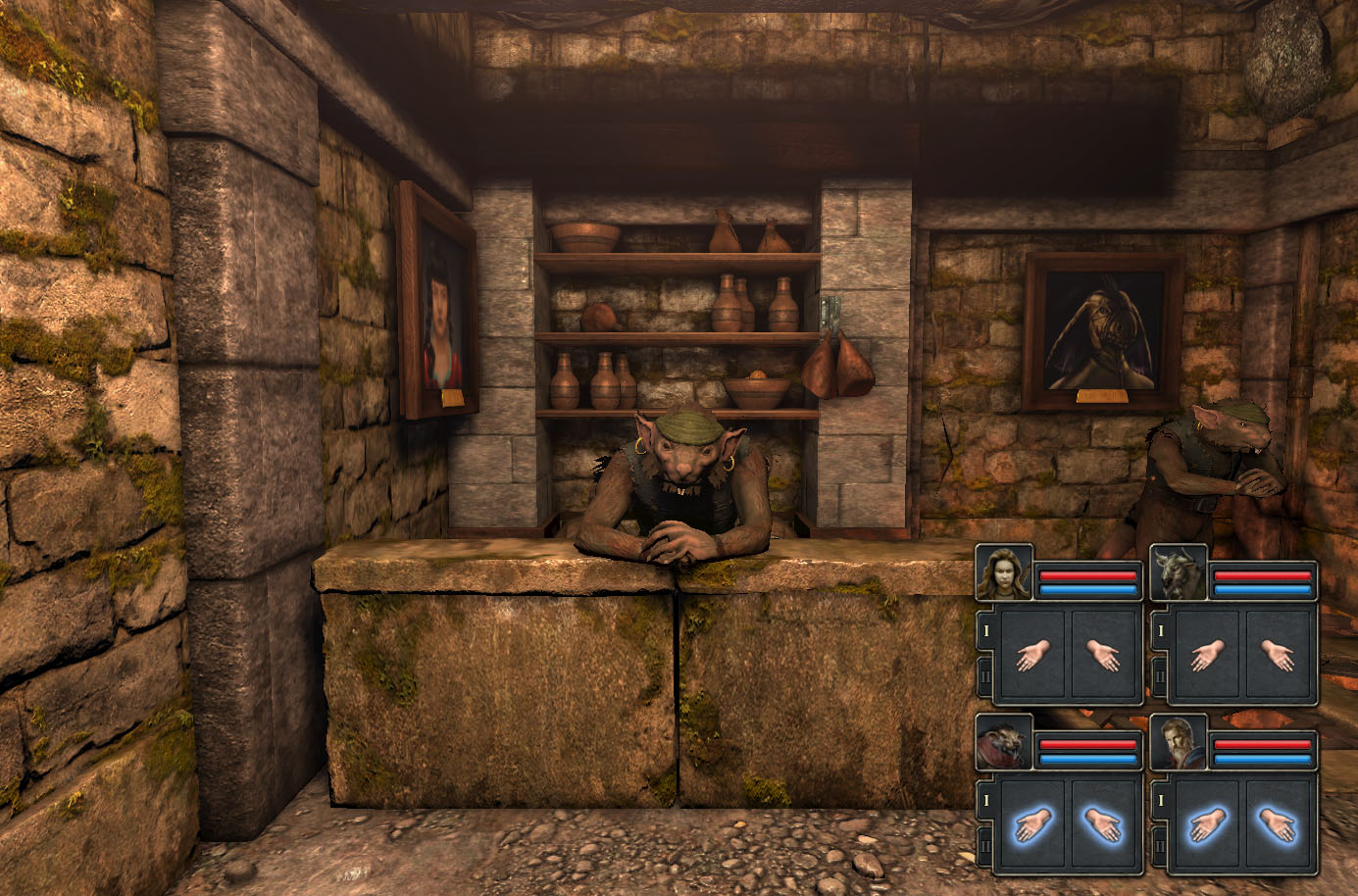Viewport: 1358px width, 896px height.
Task: Switch the minotaur to weapon set II
Action: pyautogui.click(x=1160, y=676)
